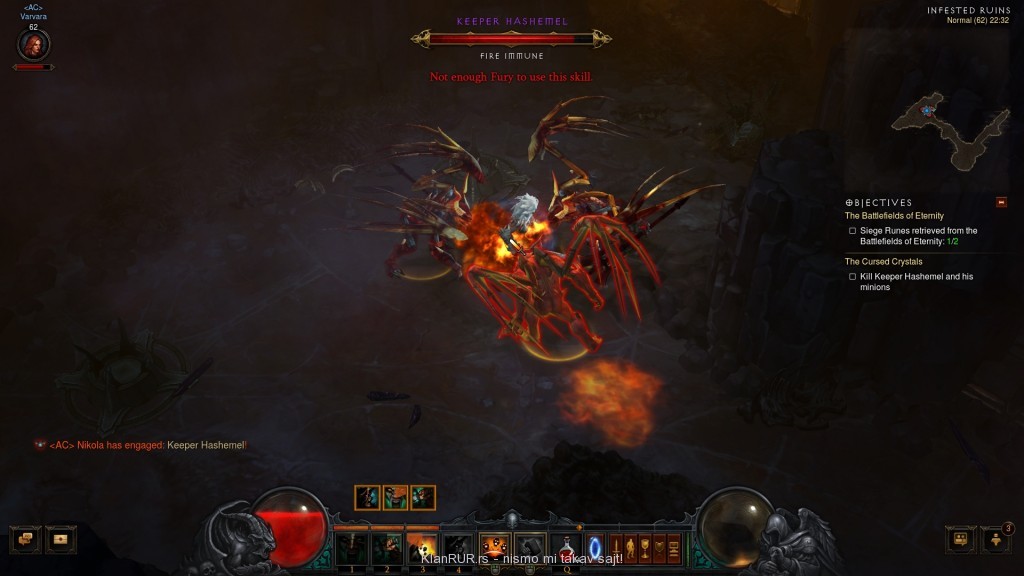Select The Cursed Crystals objective
1024x576 pixels.
pos(884,262)
